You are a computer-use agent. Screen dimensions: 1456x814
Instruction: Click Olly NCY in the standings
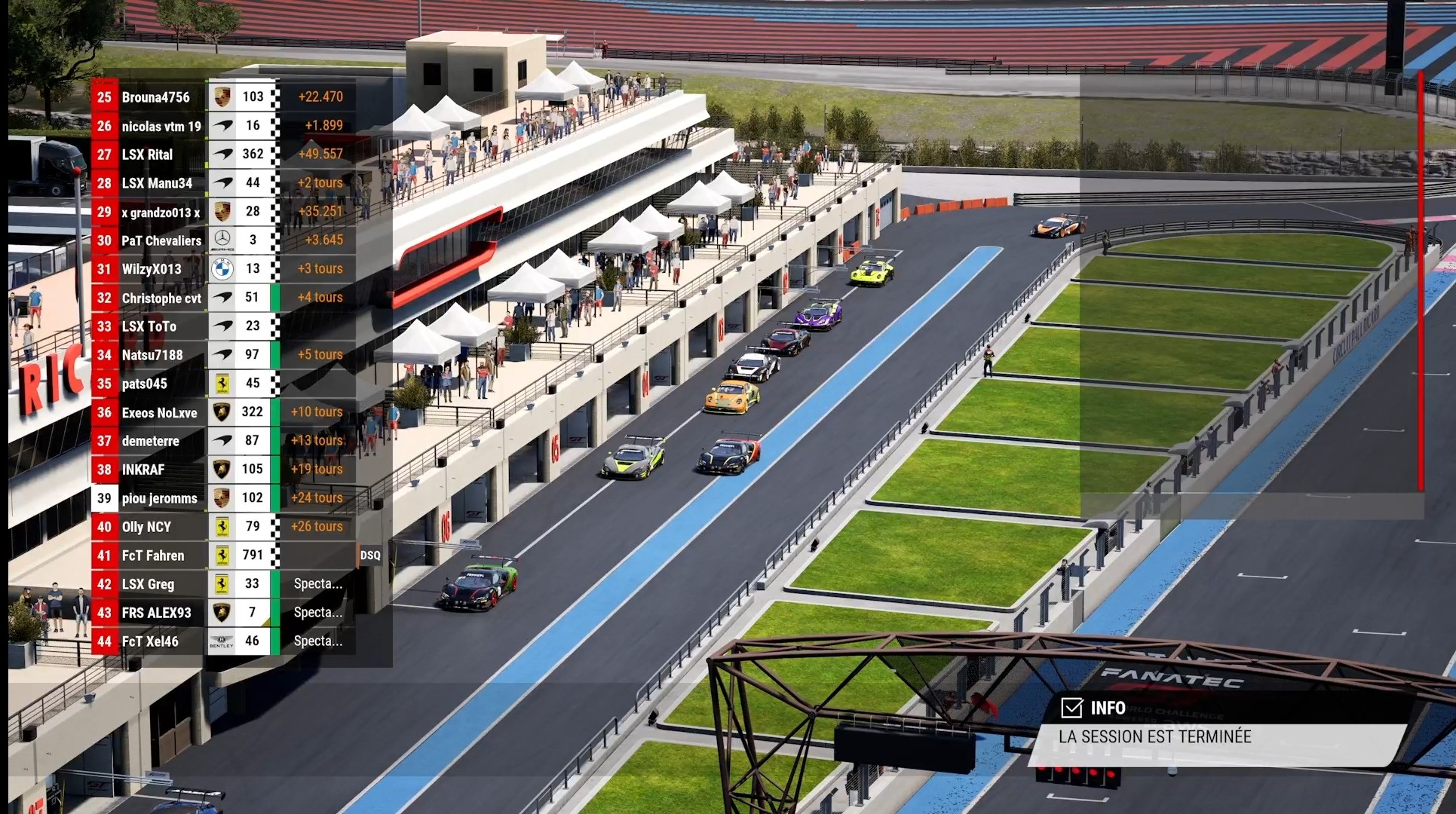pyautogui.click(x=146, y=527)
